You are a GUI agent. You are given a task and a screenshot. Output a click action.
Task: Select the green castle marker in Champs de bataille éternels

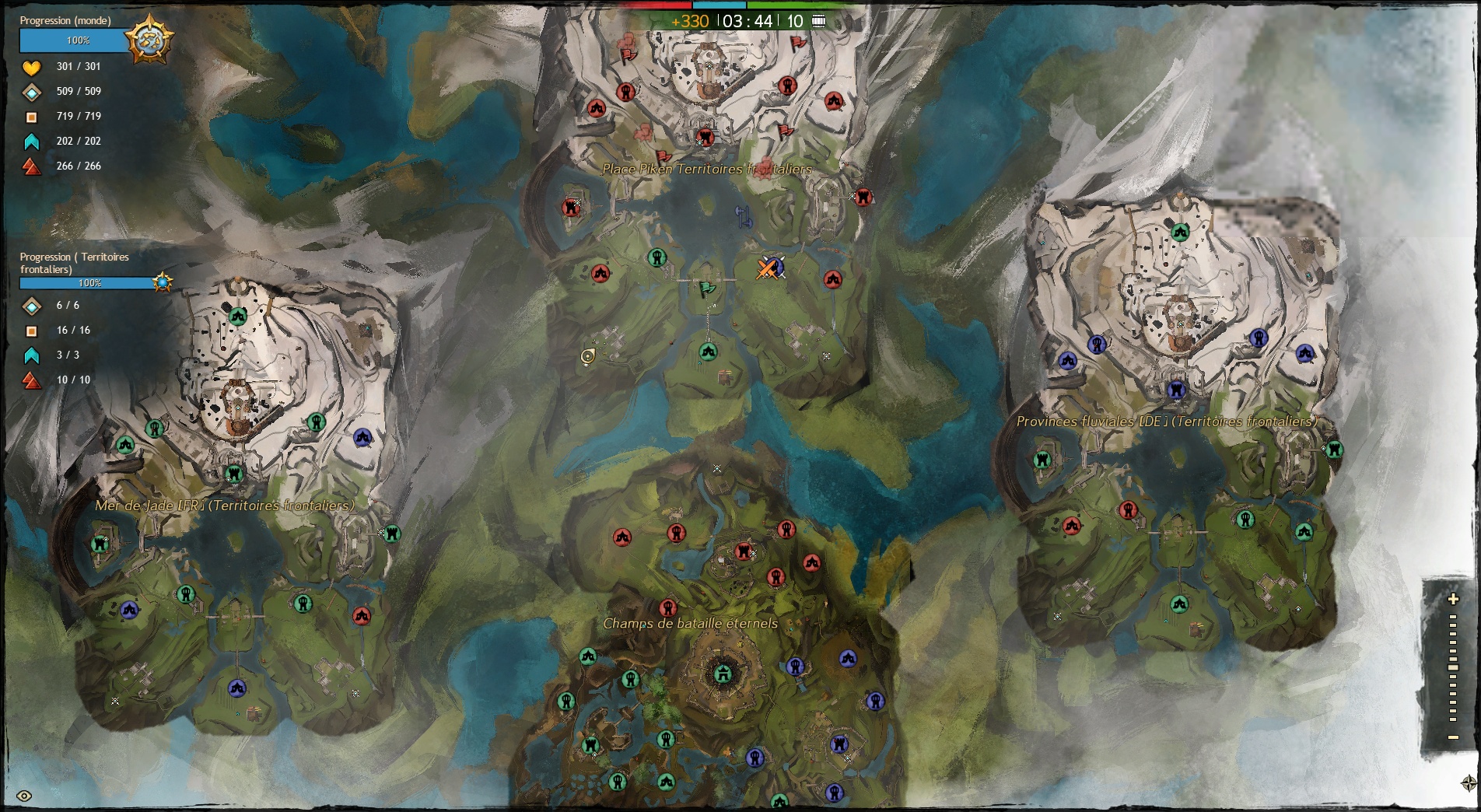click(723, 674)
